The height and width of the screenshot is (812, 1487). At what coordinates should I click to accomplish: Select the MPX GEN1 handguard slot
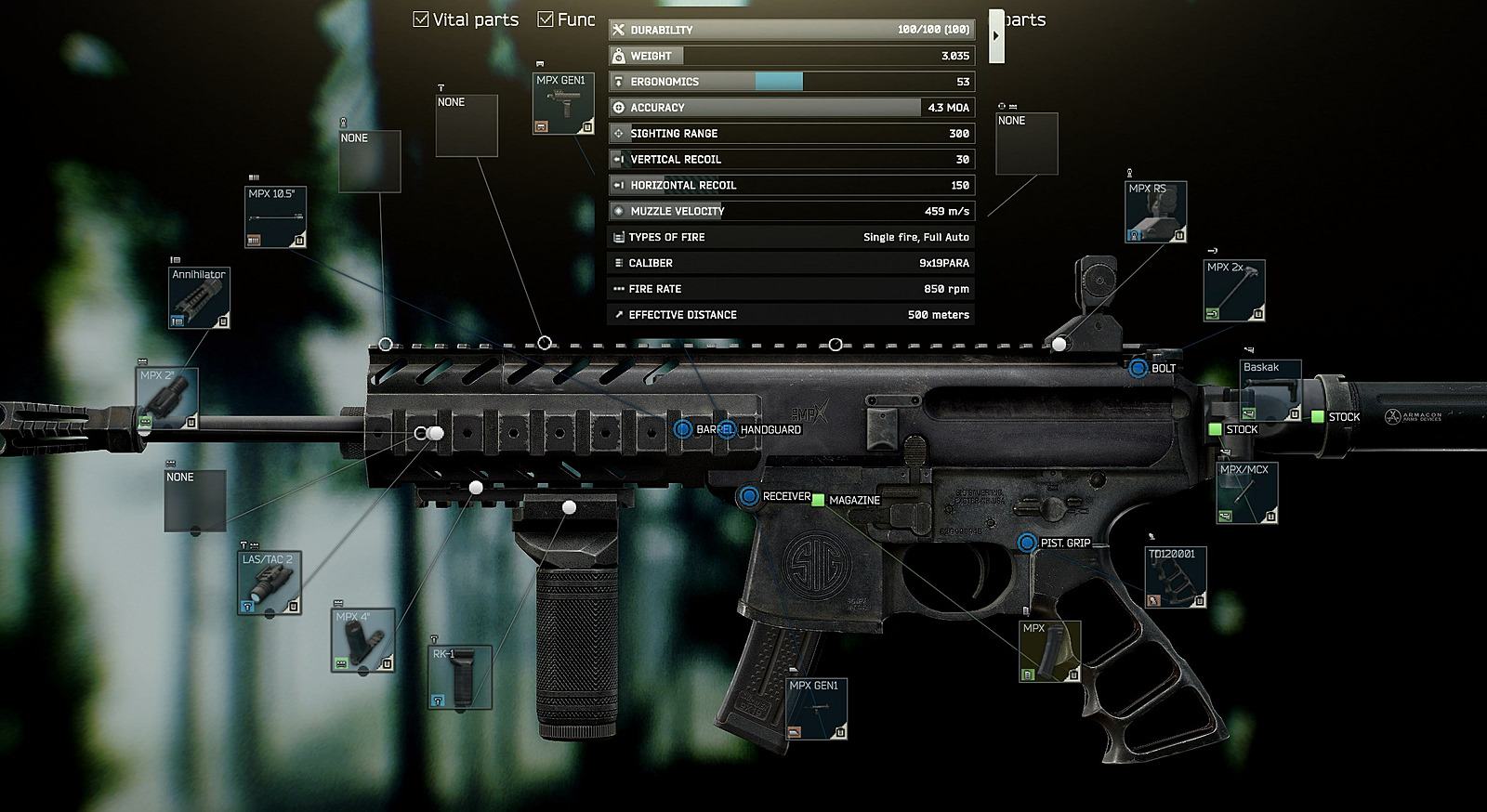pos(563,103)
